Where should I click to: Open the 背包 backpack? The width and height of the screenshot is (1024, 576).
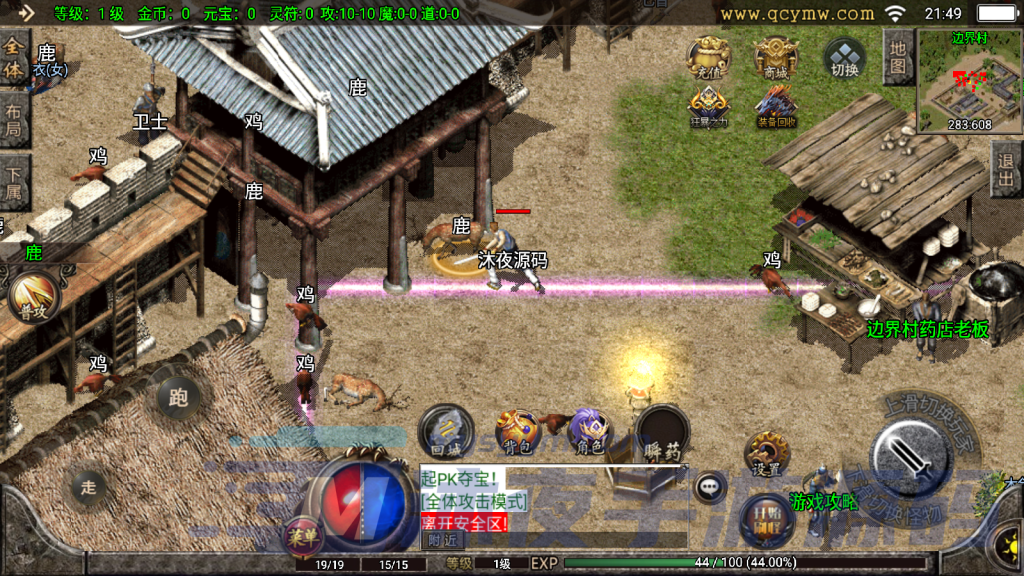(517, 430)
